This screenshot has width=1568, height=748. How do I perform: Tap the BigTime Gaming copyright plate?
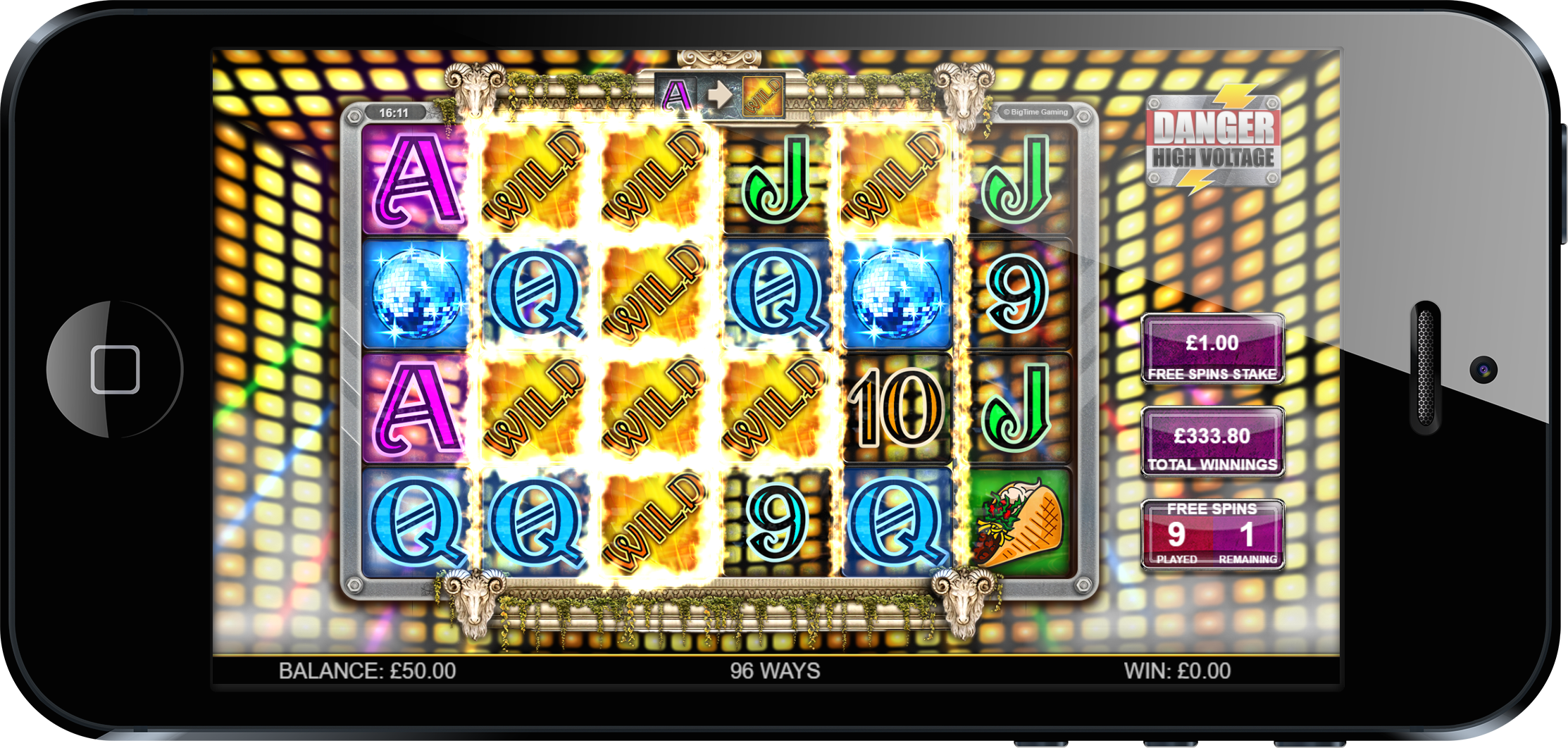[1035, 111]
